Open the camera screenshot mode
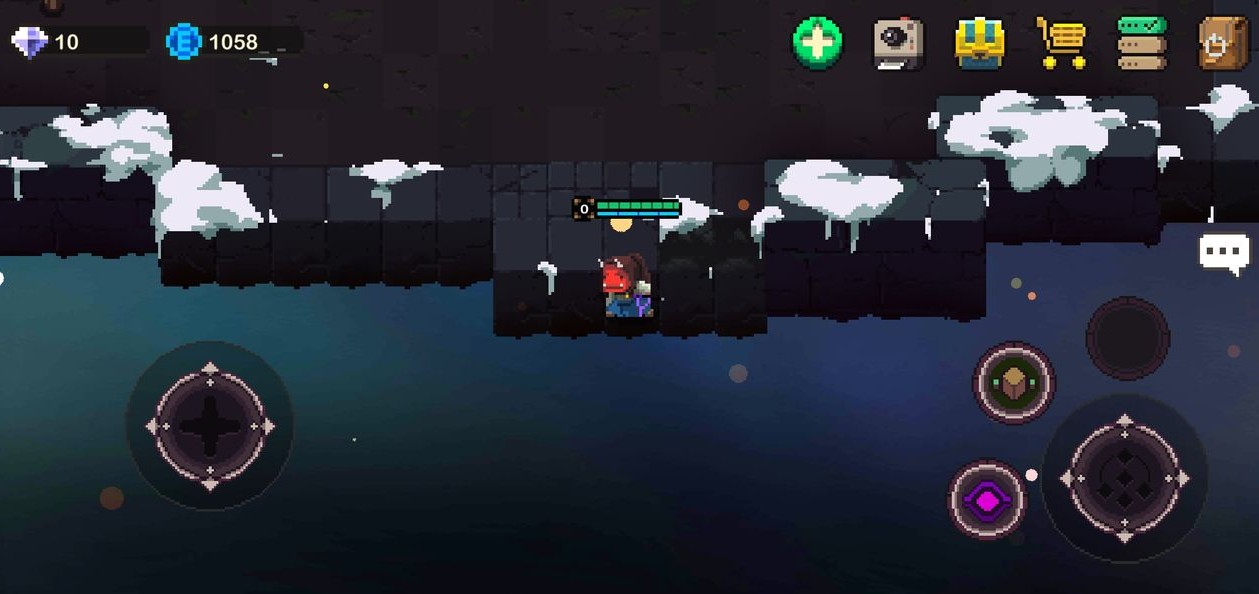1259x594 pixels. pyautogui.click(x=898, y=43)
